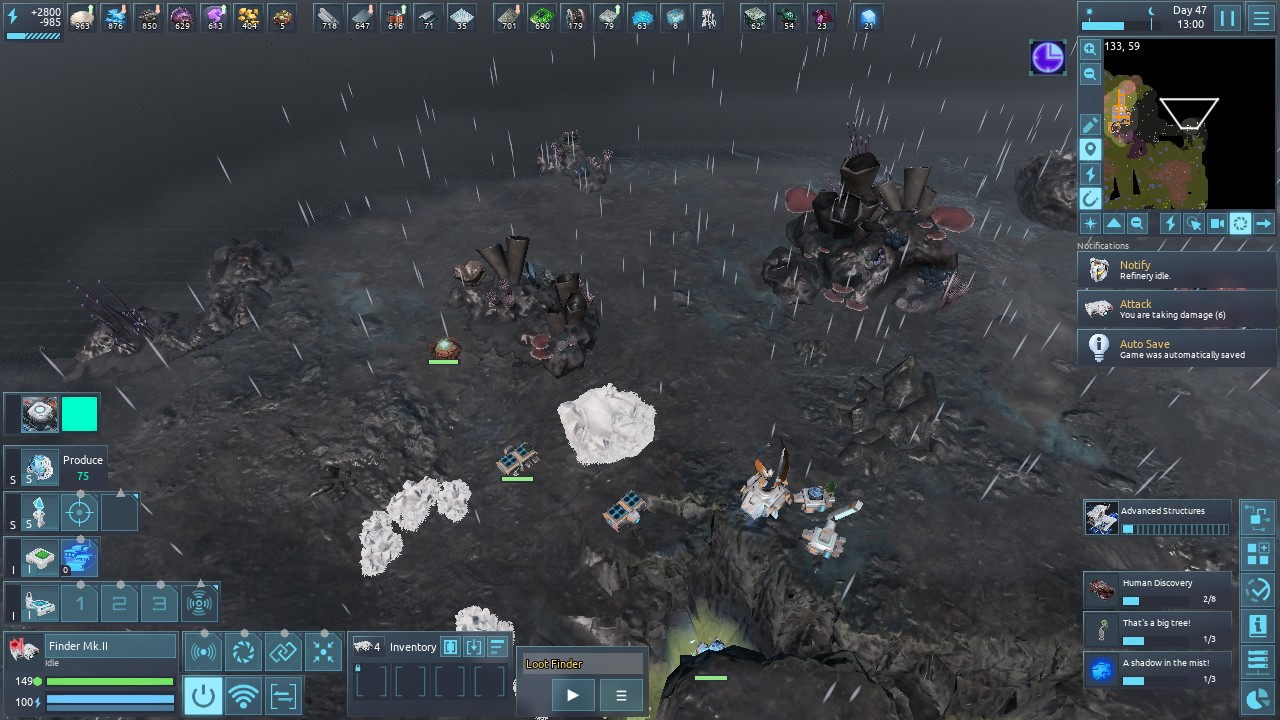
Task: Choose control group number 2
Action: (x=119, y=603)
